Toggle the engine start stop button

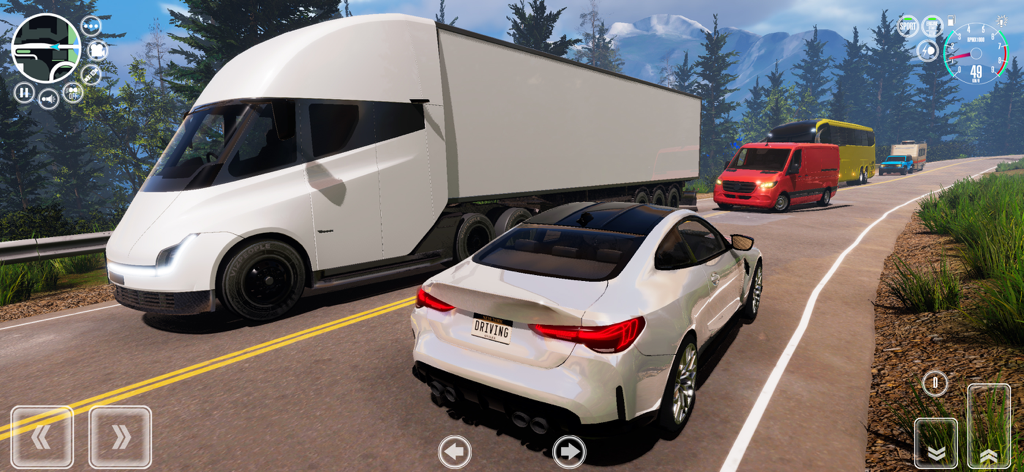point(932,26)
